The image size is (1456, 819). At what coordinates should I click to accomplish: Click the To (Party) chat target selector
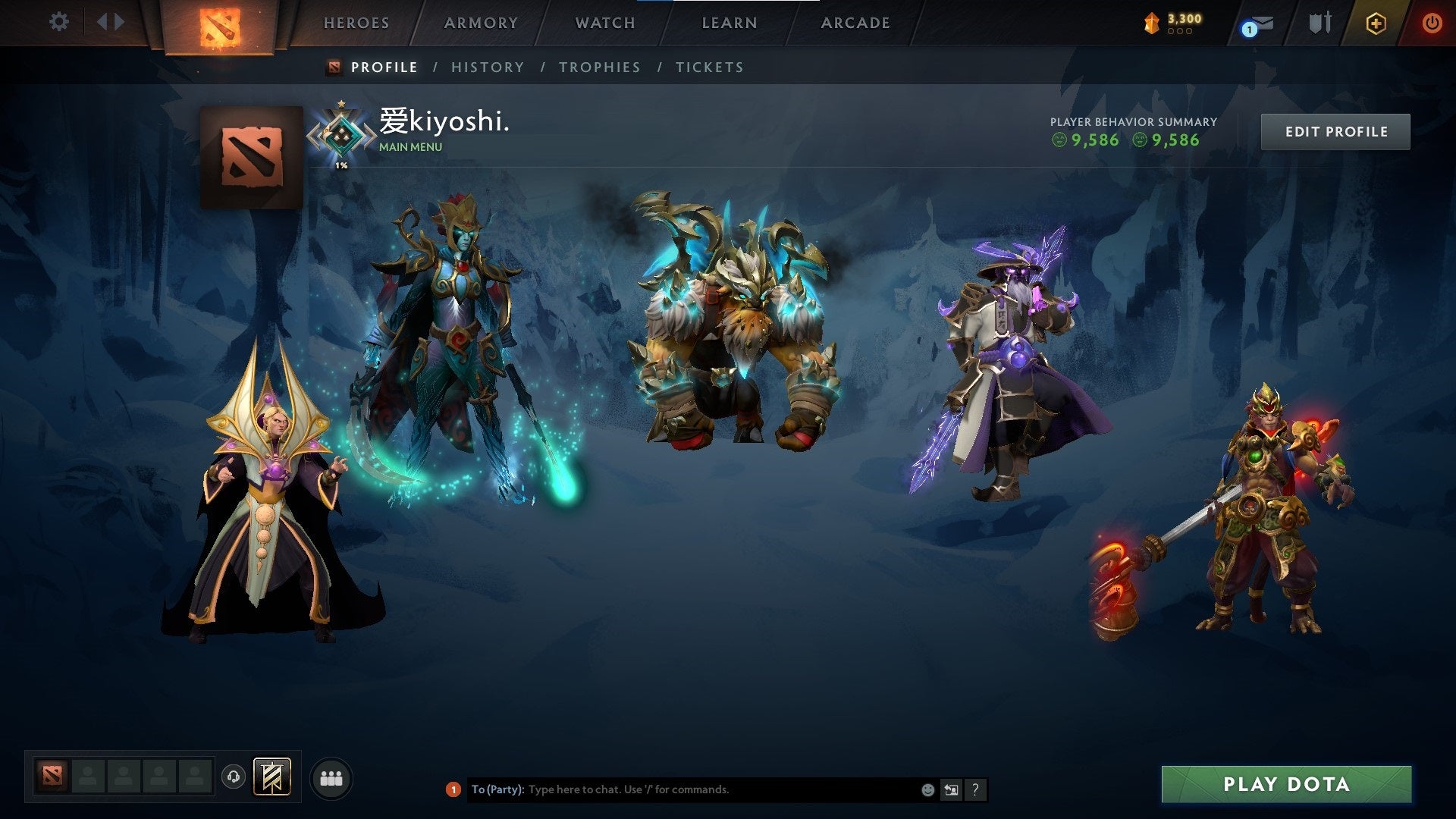[497, 789]
